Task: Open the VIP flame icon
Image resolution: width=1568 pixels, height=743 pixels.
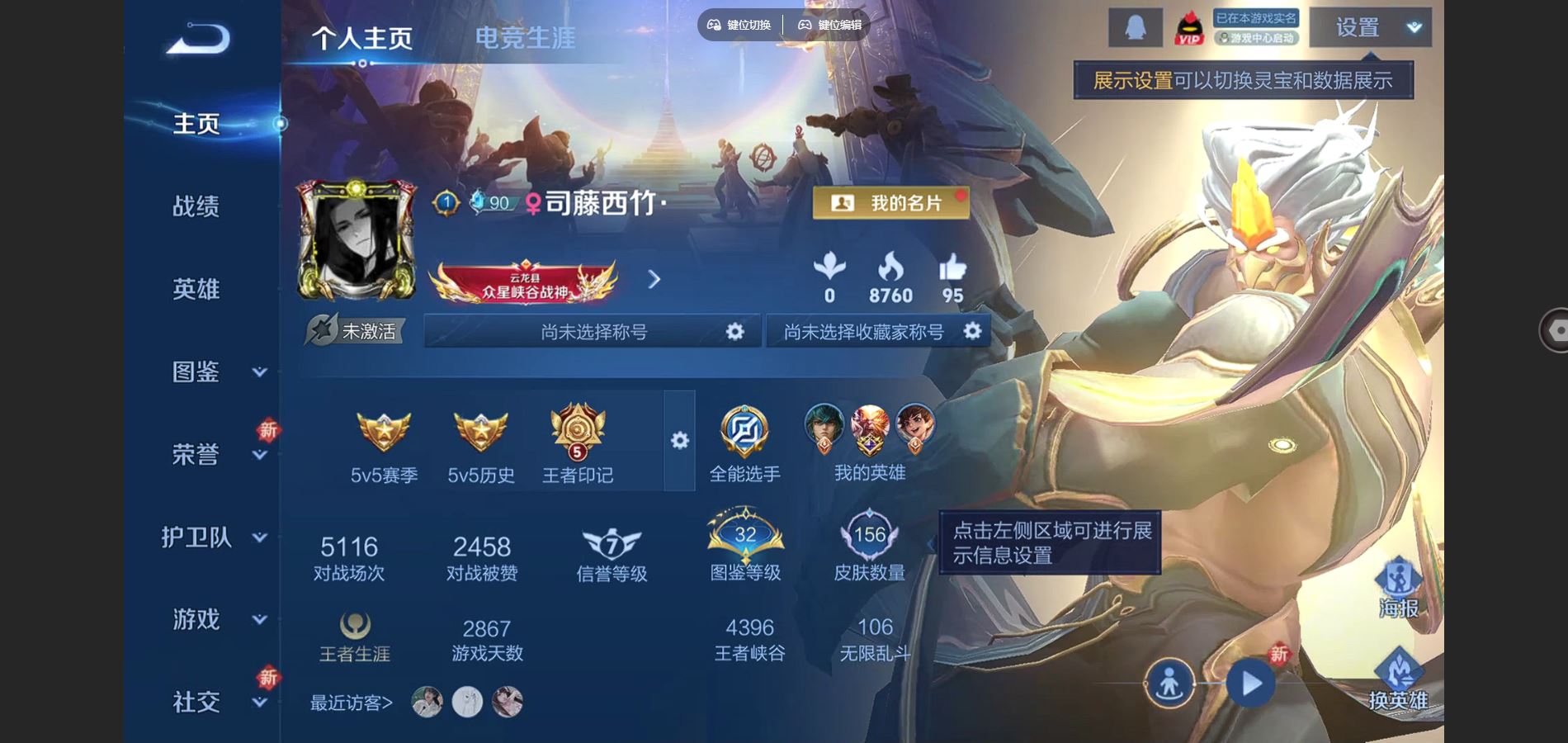Action: [x=1188, y=27]
